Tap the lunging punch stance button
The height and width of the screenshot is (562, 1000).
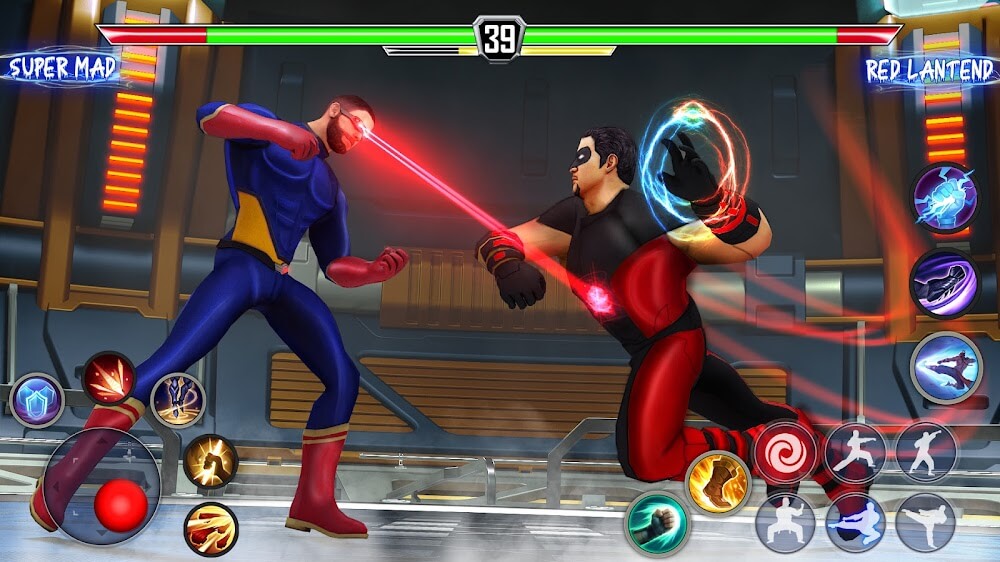855,452
